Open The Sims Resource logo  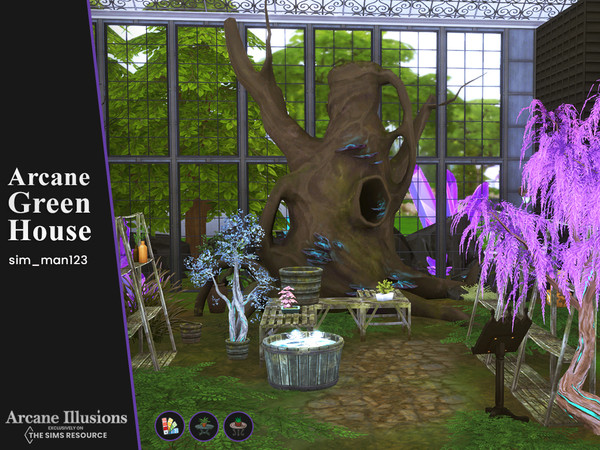pos(66,432)
